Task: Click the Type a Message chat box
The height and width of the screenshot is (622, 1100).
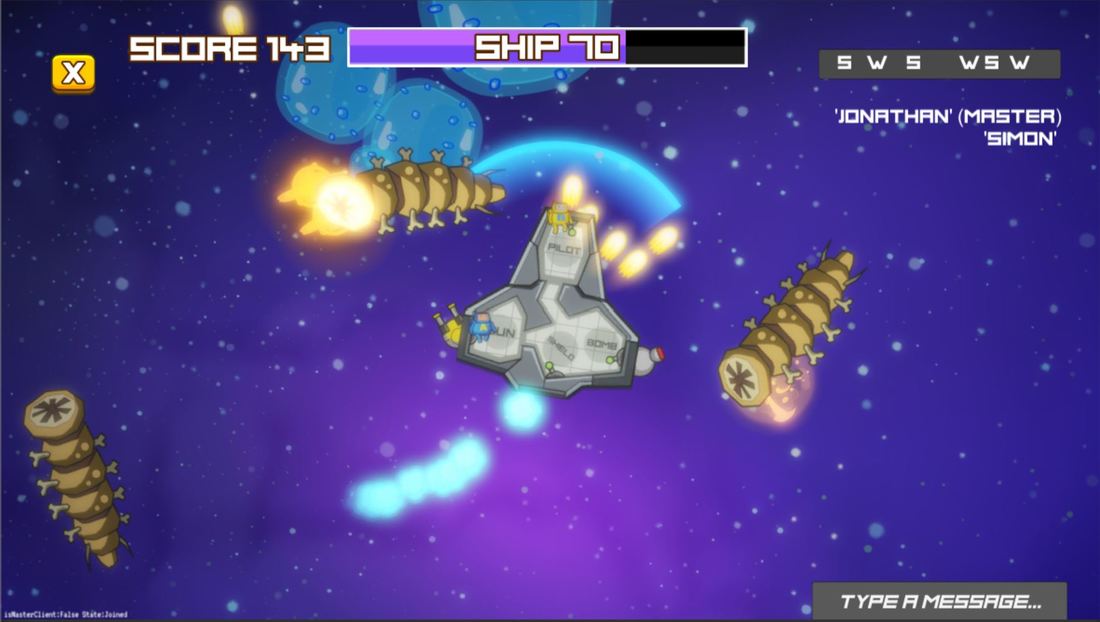Action: (x=939, y=601)
